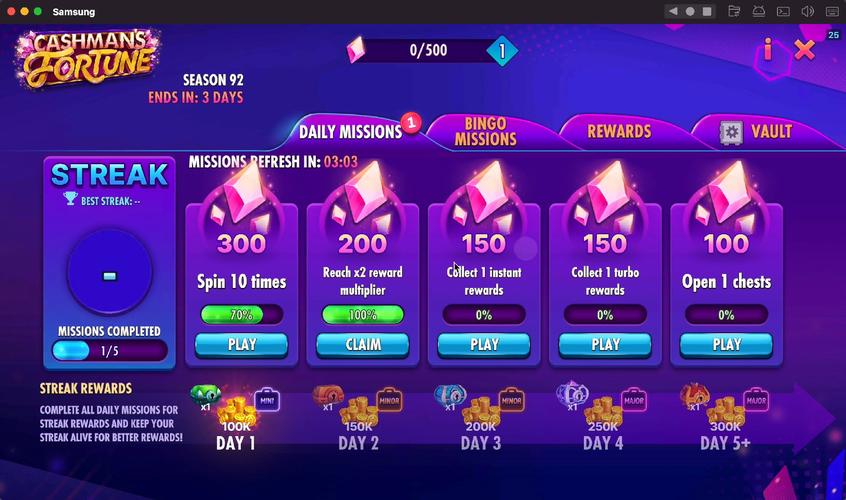The height and width of the screenshot is (500, 846).
Task: Play the Collect 1 turbo rewards mission
Action: tap(605, 345)
